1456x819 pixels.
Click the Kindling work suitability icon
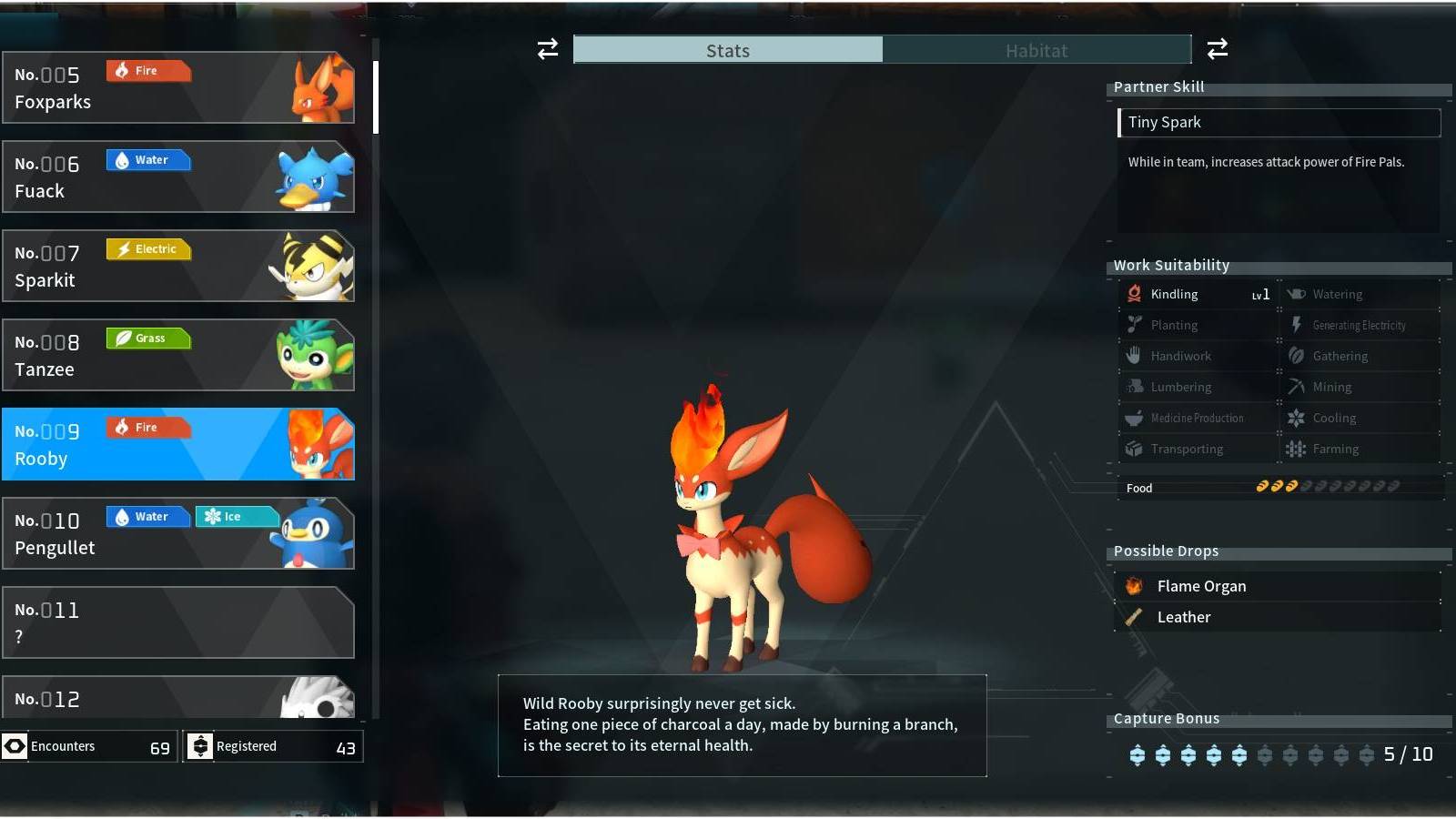(x=1133, y=293)
